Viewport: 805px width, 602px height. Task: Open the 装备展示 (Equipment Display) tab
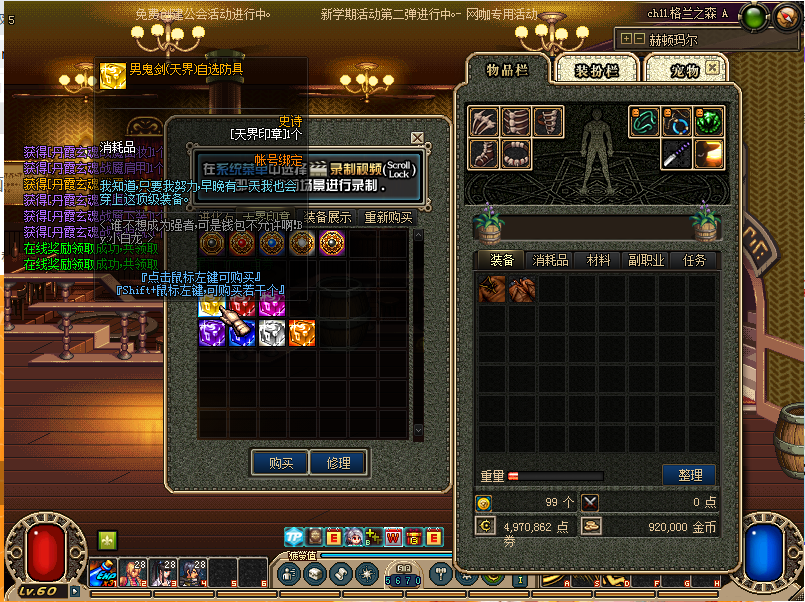pyautogui.click(x=327, y=217)
